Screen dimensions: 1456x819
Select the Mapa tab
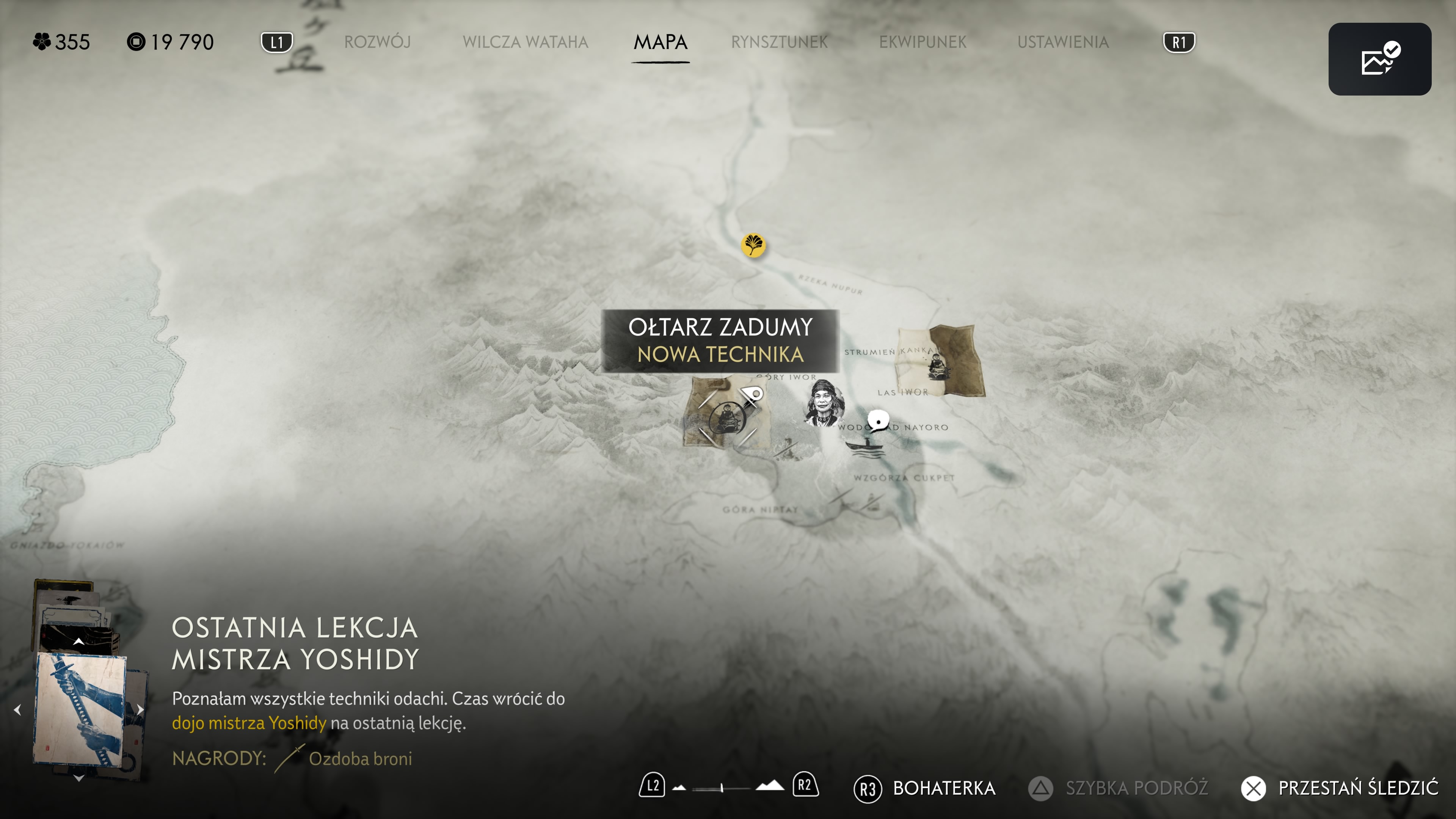[x=660, y=42]
